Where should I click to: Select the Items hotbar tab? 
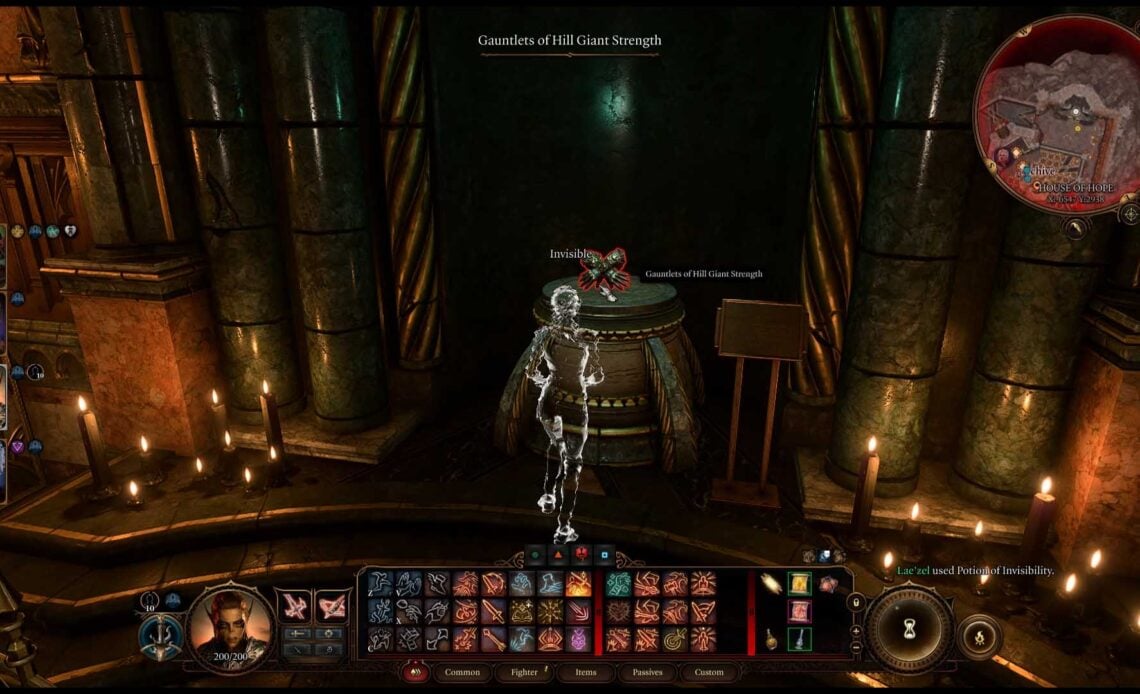(585, 672)
